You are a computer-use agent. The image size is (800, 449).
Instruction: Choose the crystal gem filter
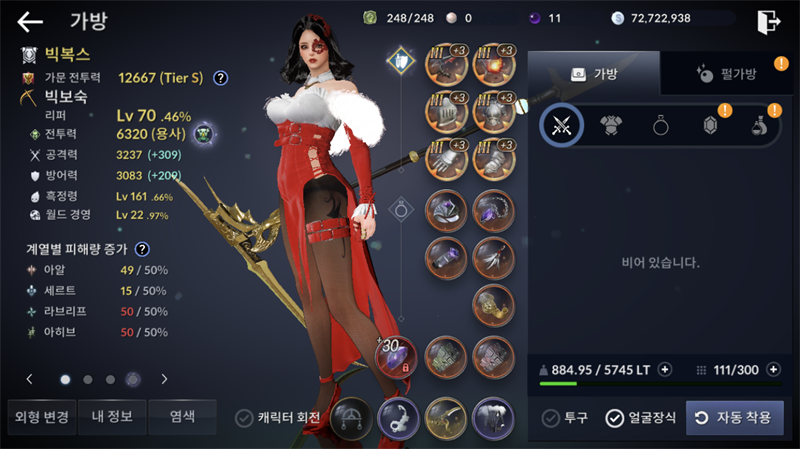711,125
